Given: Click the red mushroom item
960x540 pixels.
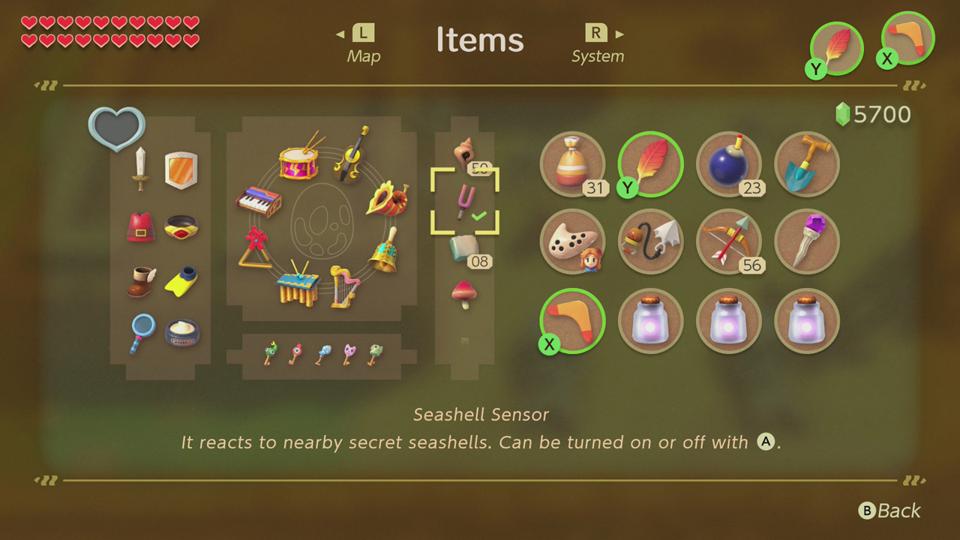Looking at the screenshot, I should [x=464, y=294].
